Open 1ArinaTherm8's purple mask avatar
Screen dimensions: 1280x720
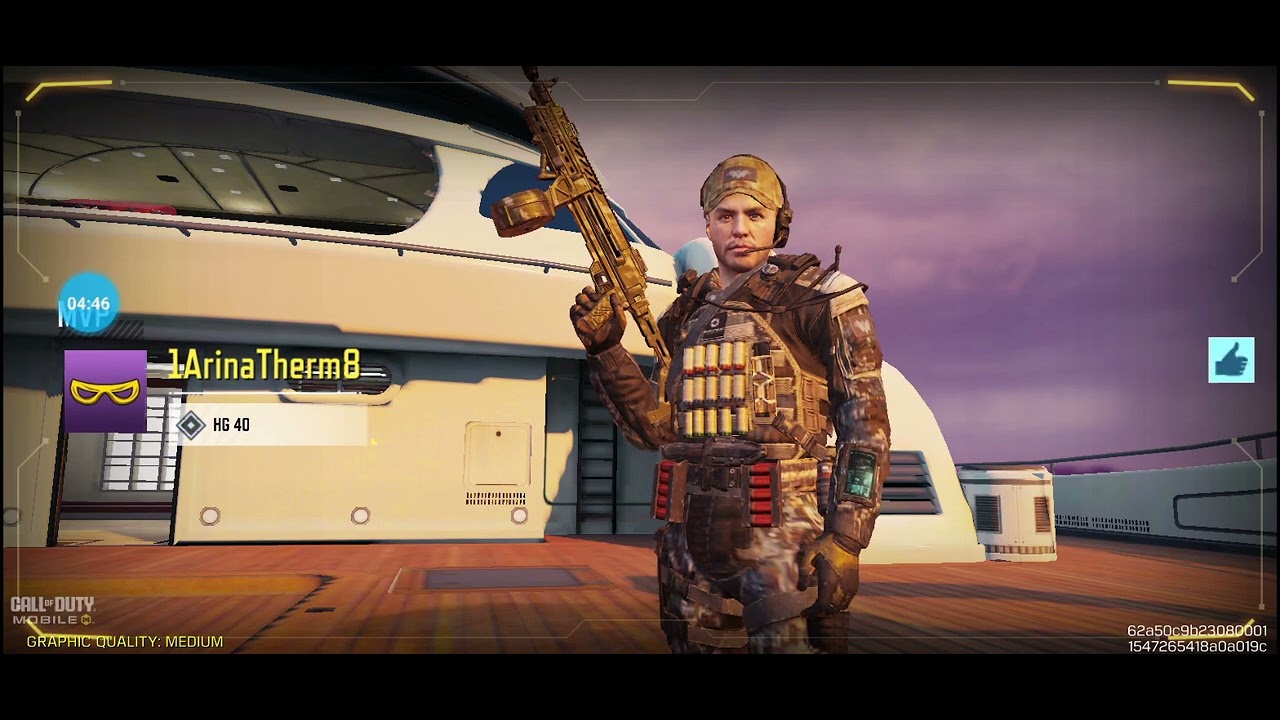(x=105, y=391)
